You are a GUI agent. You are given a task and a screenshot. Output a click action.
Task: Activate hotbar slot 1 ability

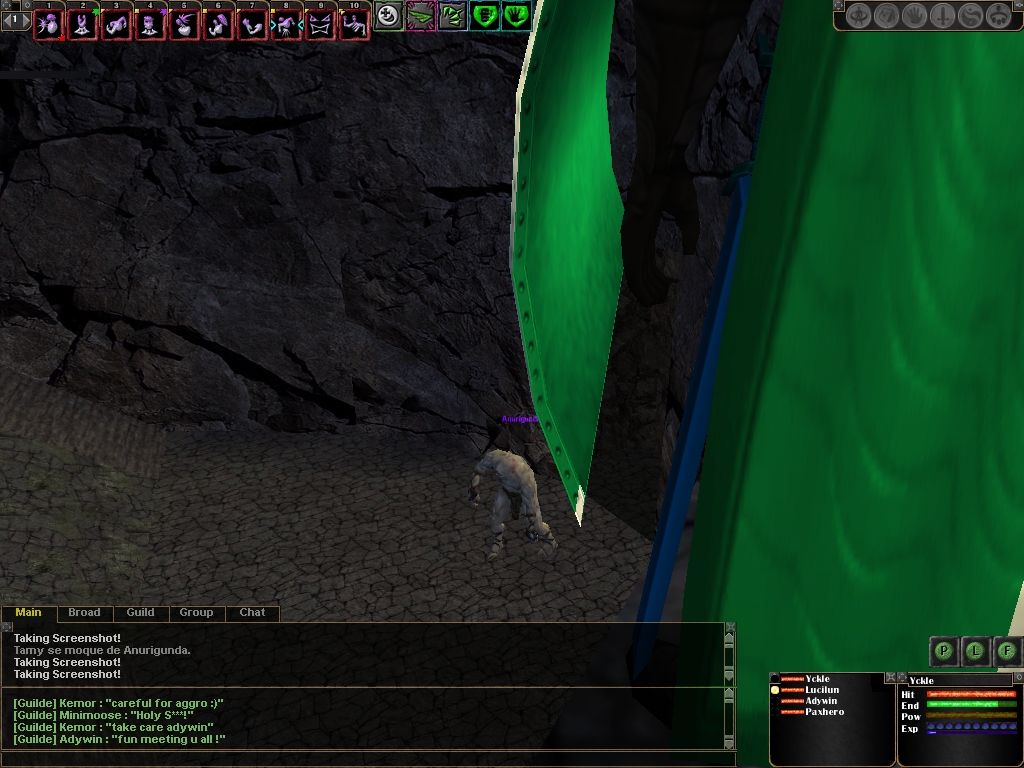coord(49,24)
